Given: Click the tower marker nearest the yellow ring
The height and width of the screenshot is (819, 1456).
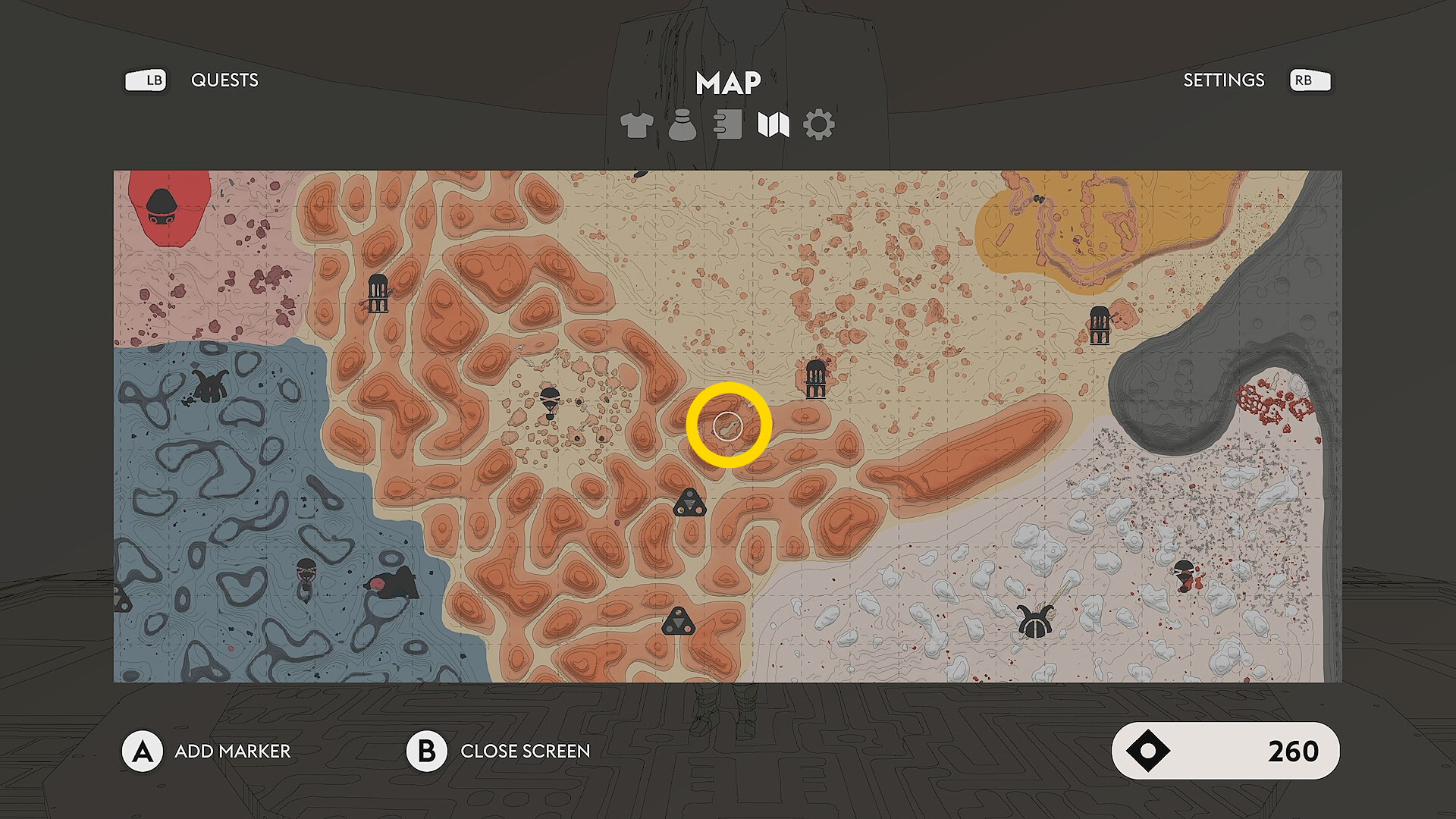Looking at the screenshot, I should point(815,378).
